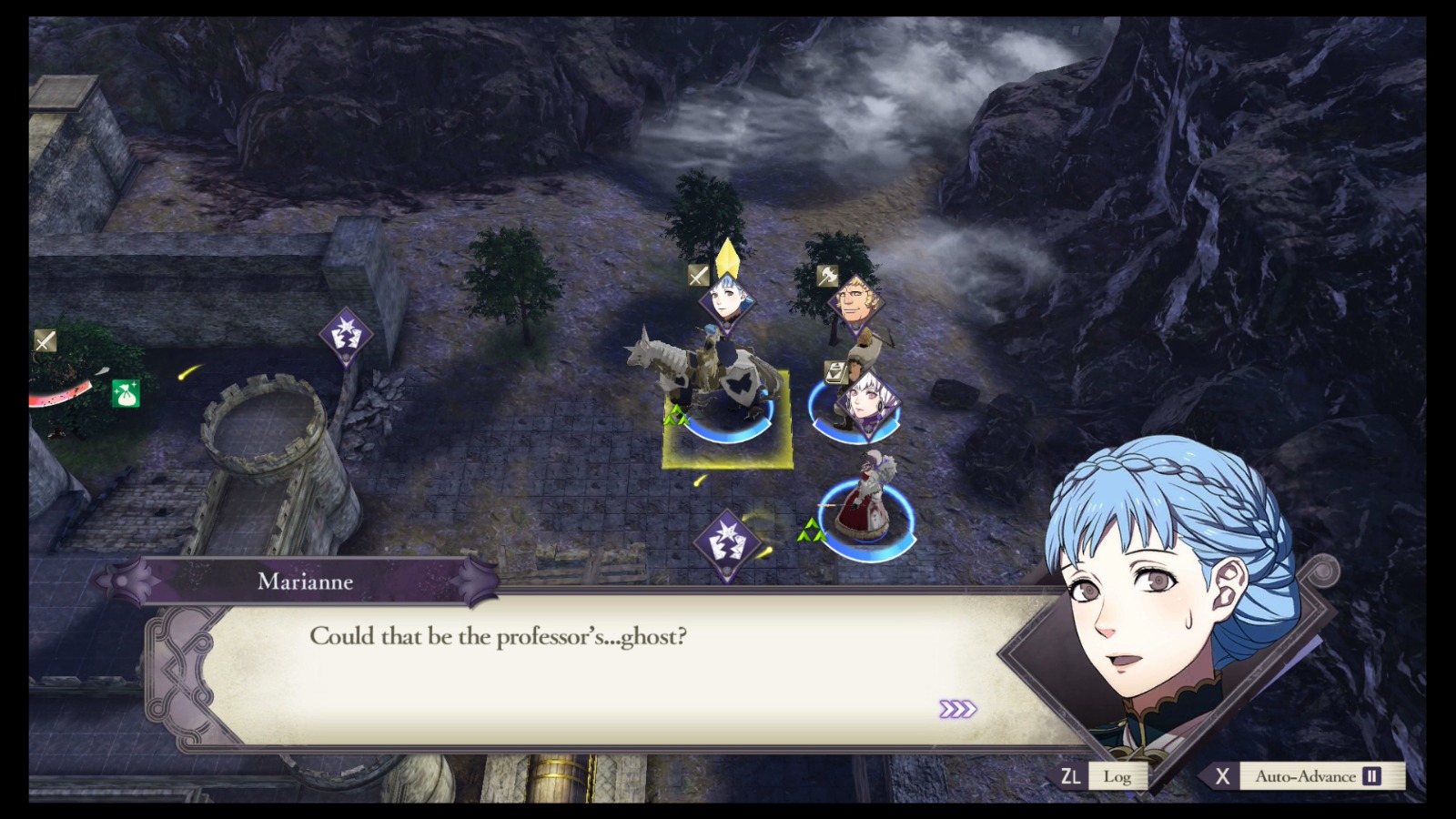Click the ZL shortcut badge for the log
1456x819 pixels.
1071,776
